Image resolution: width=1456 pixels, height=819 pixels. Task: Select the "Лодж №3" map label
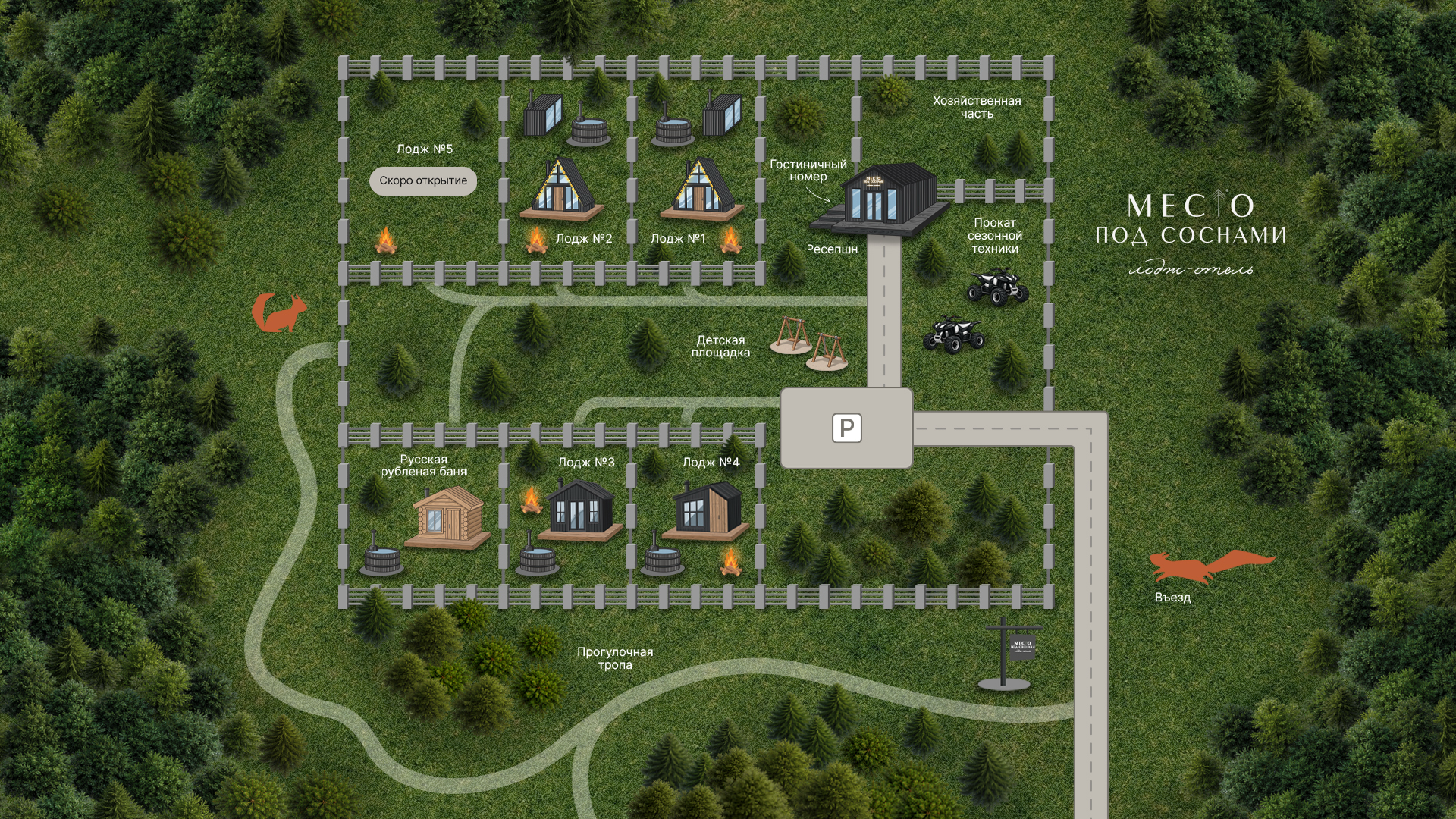click(x=586, y=463)
